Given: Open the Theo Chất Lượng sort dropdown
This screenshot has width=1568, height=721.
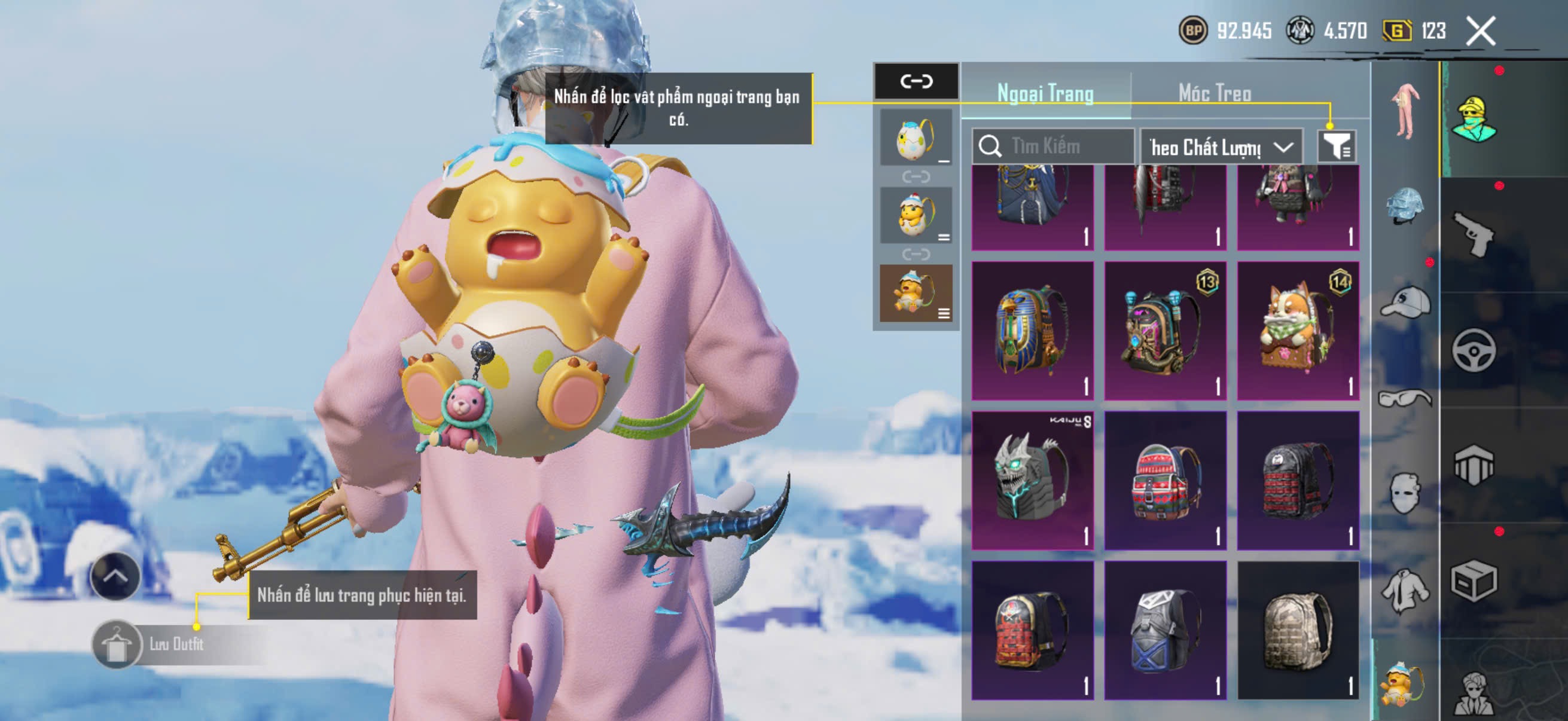Looking at the screenshot, I should coord(1221,146).
